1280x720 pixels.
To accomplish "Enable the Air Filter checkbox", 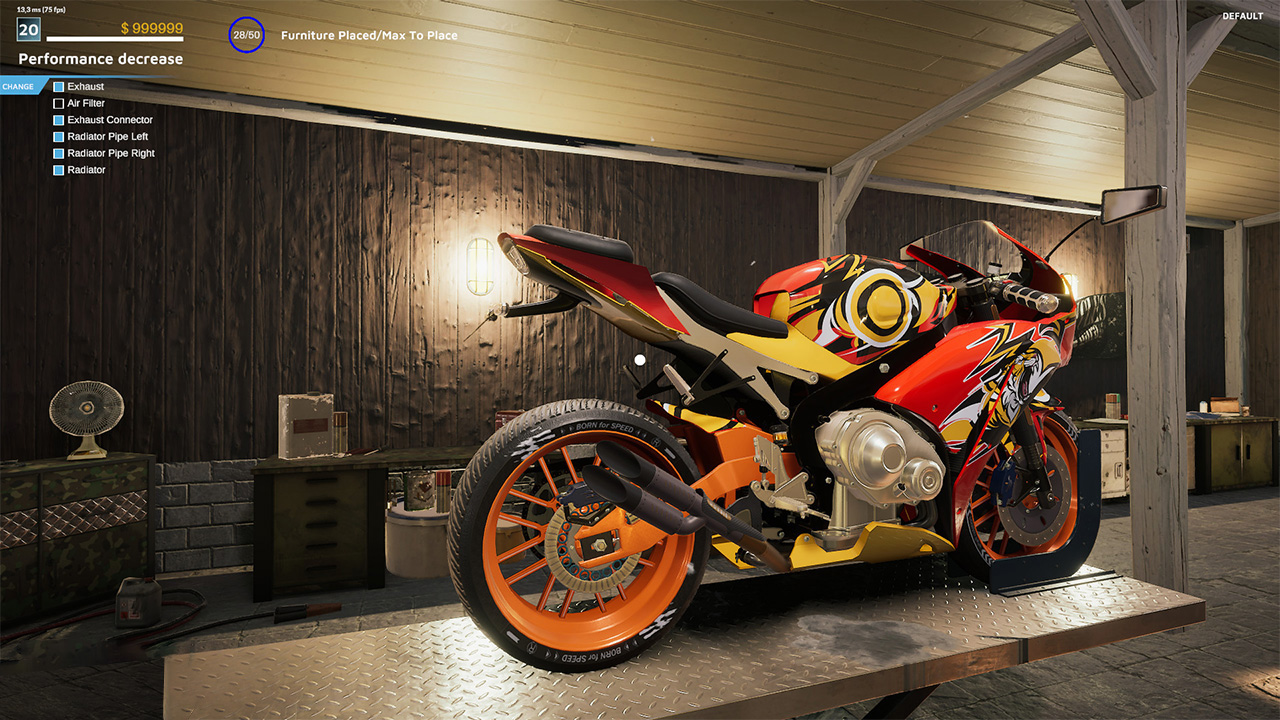I will point(59,103).
